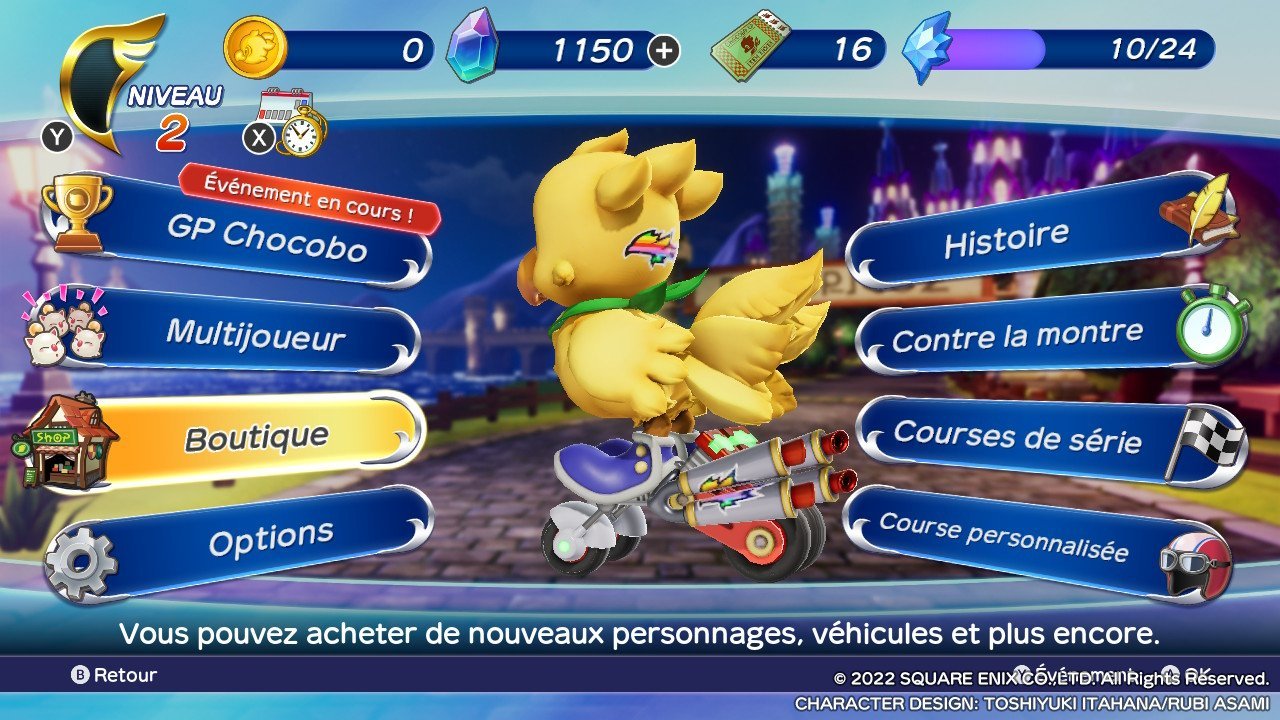Start the Histoire mode
Screen dimensions: 1280x720
pos(1006,240)
